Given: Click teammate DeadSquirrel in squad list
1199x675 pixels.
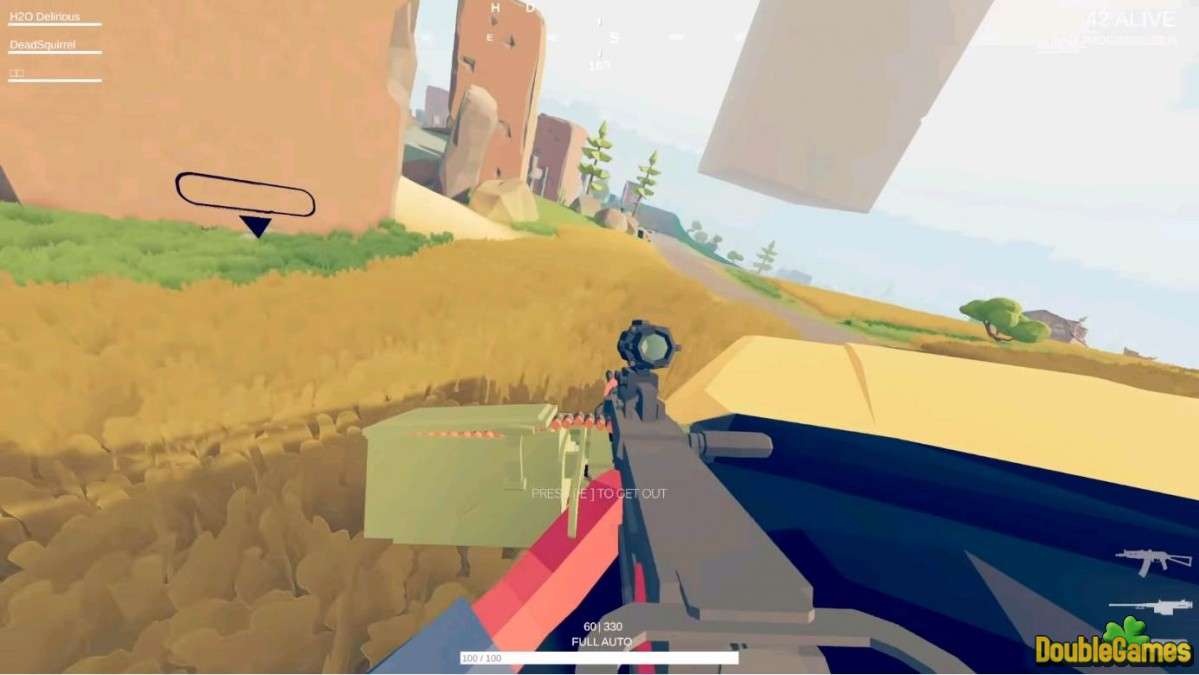Looking at the screenshot, I should pos(43,45).
